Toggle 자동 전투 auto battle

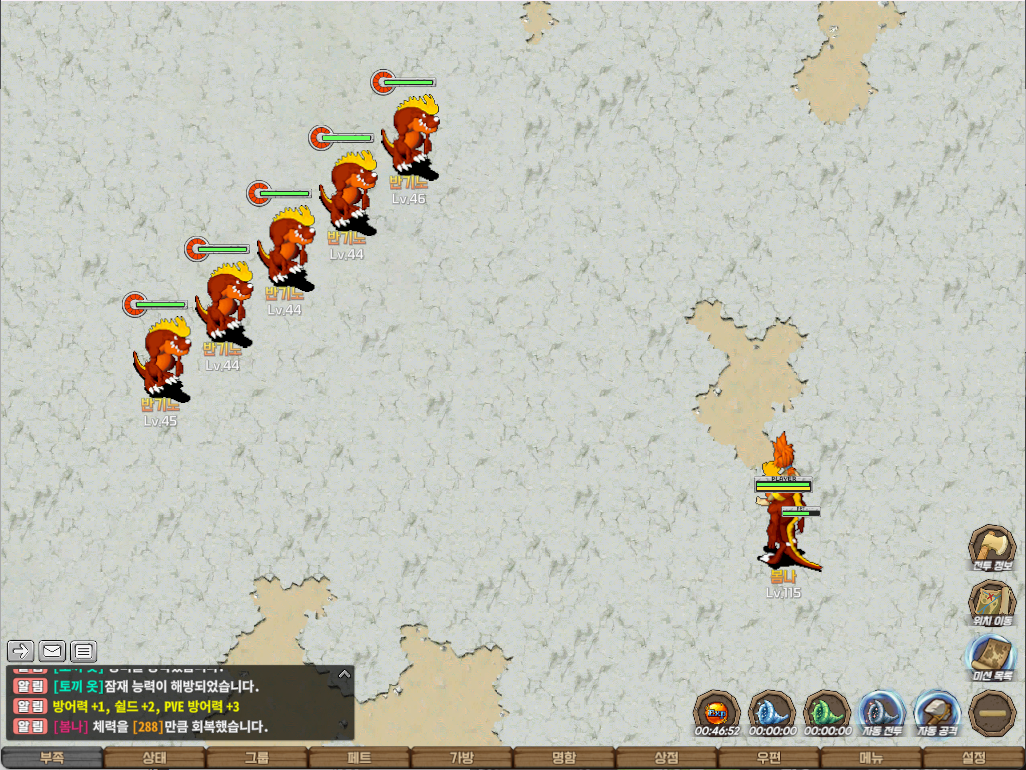(x=882, y=712)
